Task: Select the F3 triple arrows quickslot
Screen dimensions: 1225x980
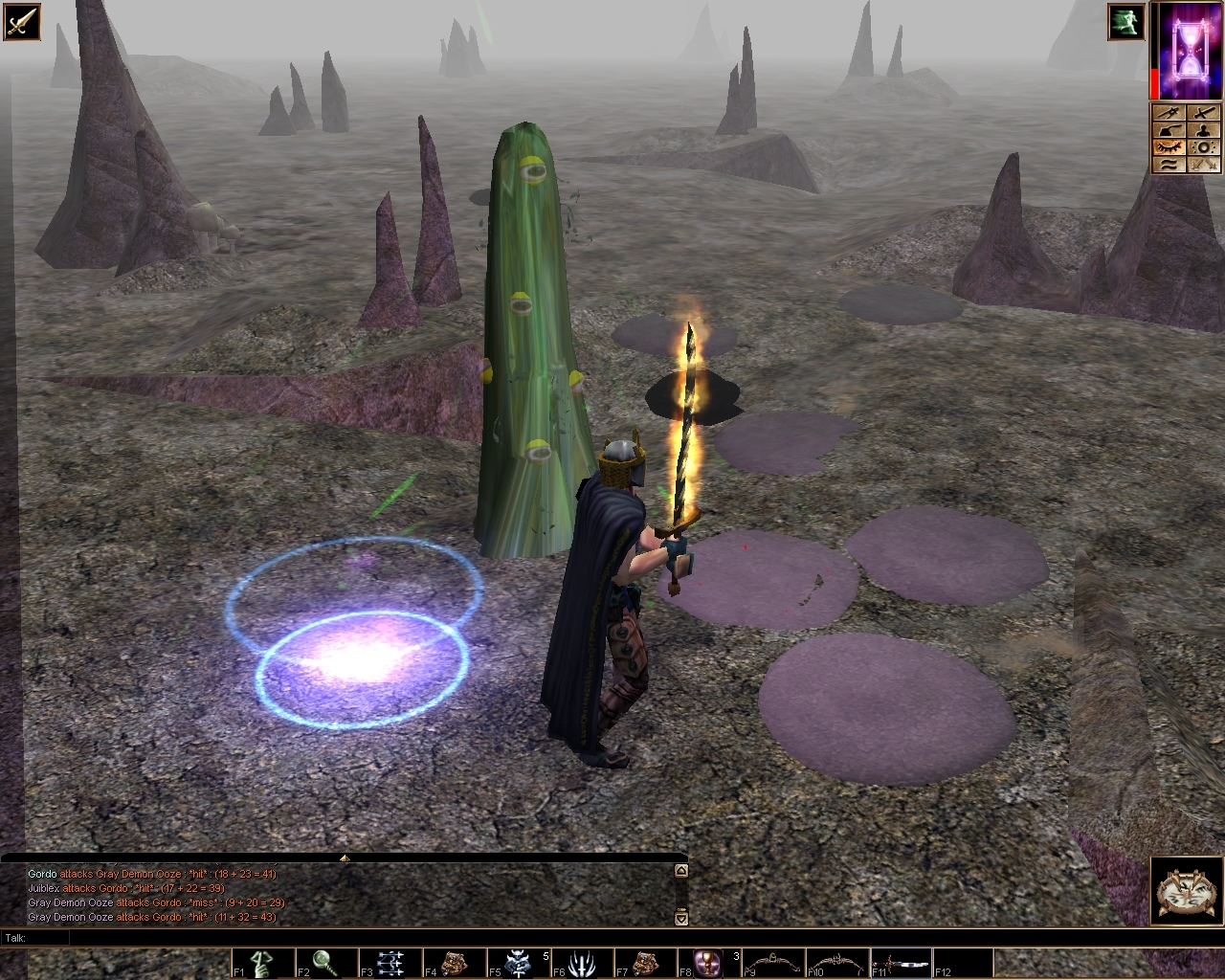Action: (x=390, y=962)
